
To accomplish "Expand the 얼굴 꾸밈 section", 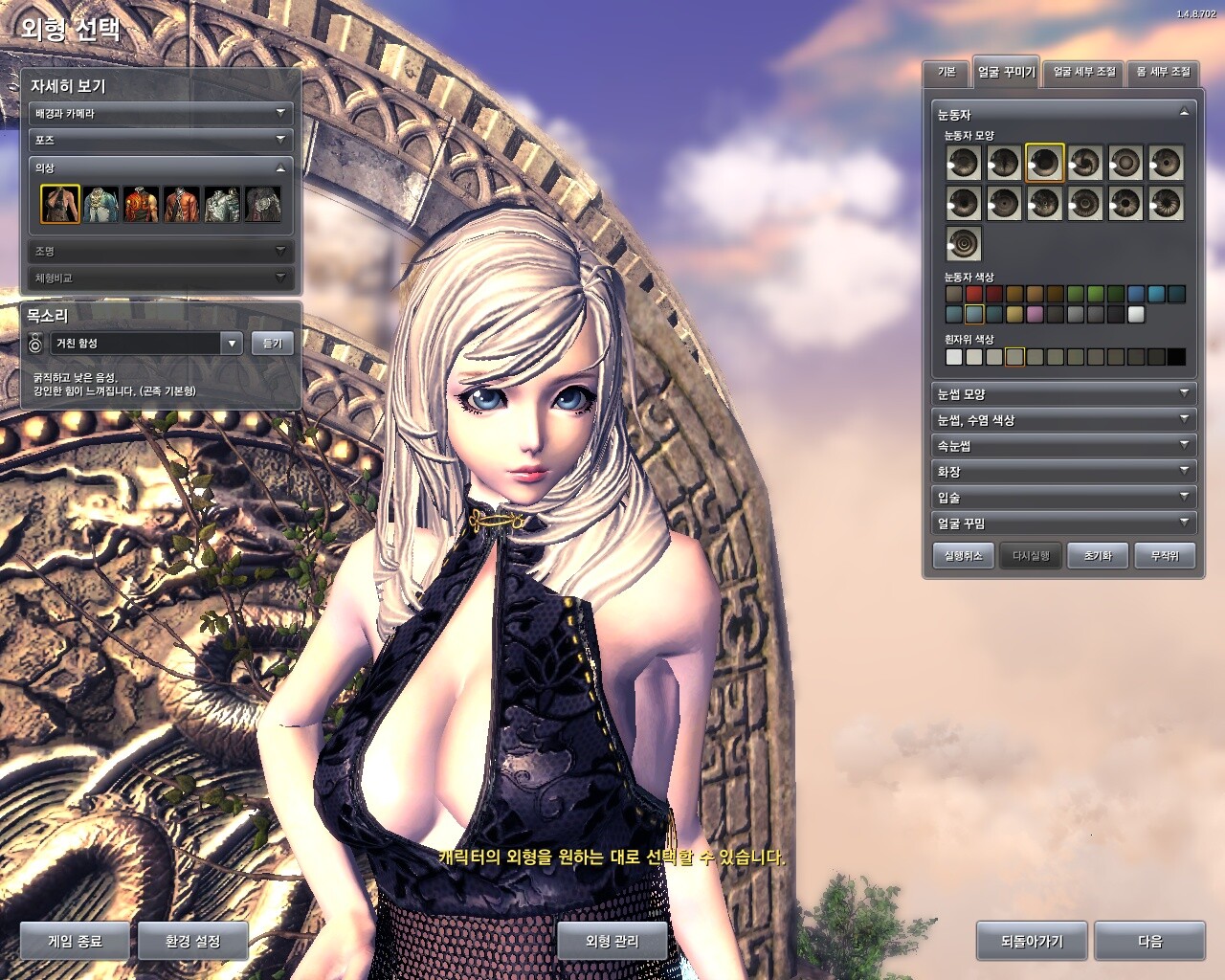I will pos(1062,523).
